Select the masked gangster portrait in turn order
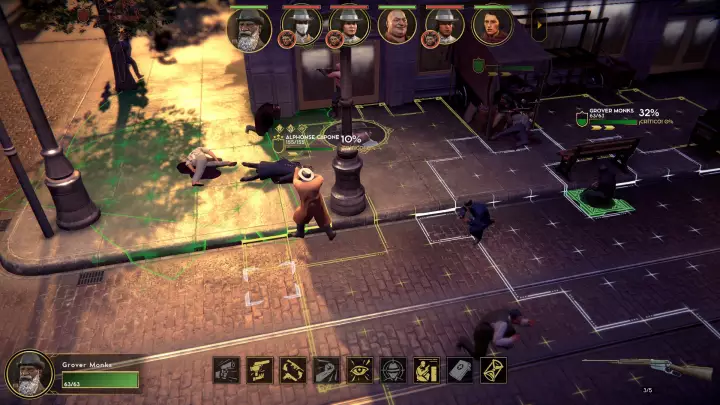This screenshot has height=405, width=720. (300, 25)
